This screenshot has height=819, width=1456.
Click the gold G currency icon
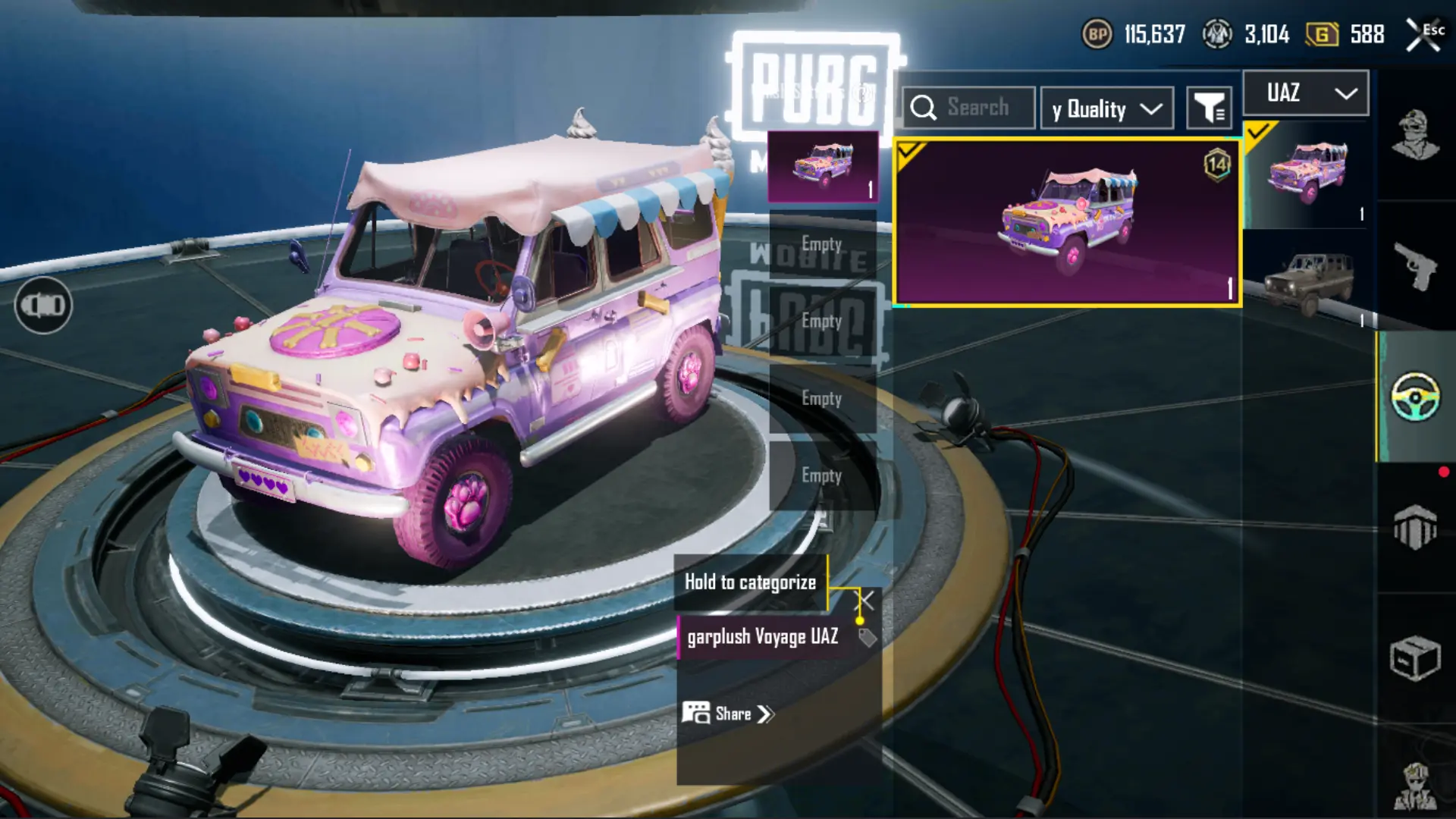(x=1322, y=34)
